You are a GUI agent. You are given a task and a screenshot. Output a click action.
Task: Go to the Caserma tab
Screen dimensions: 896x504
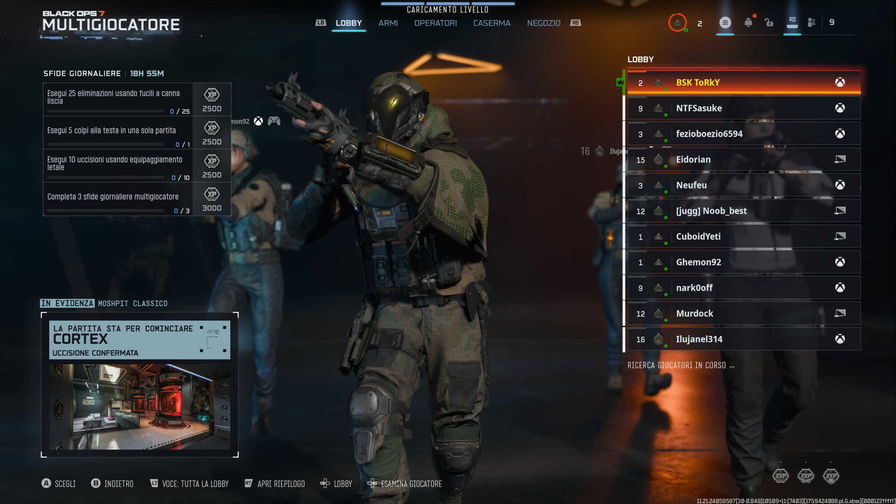tap(491, 23)
